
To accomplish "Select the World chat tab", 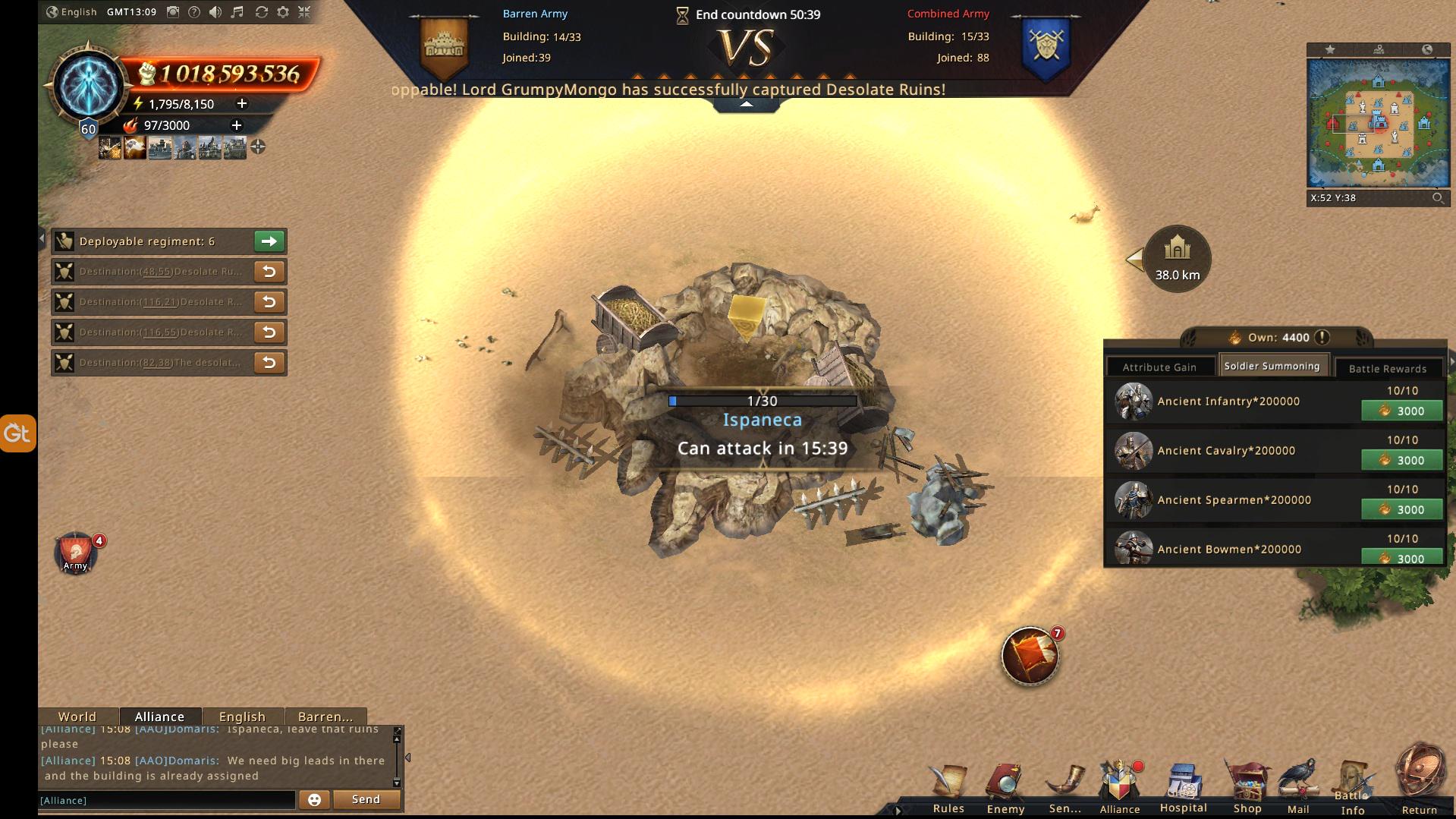I will pyautogui.click(x=77, y=717).
